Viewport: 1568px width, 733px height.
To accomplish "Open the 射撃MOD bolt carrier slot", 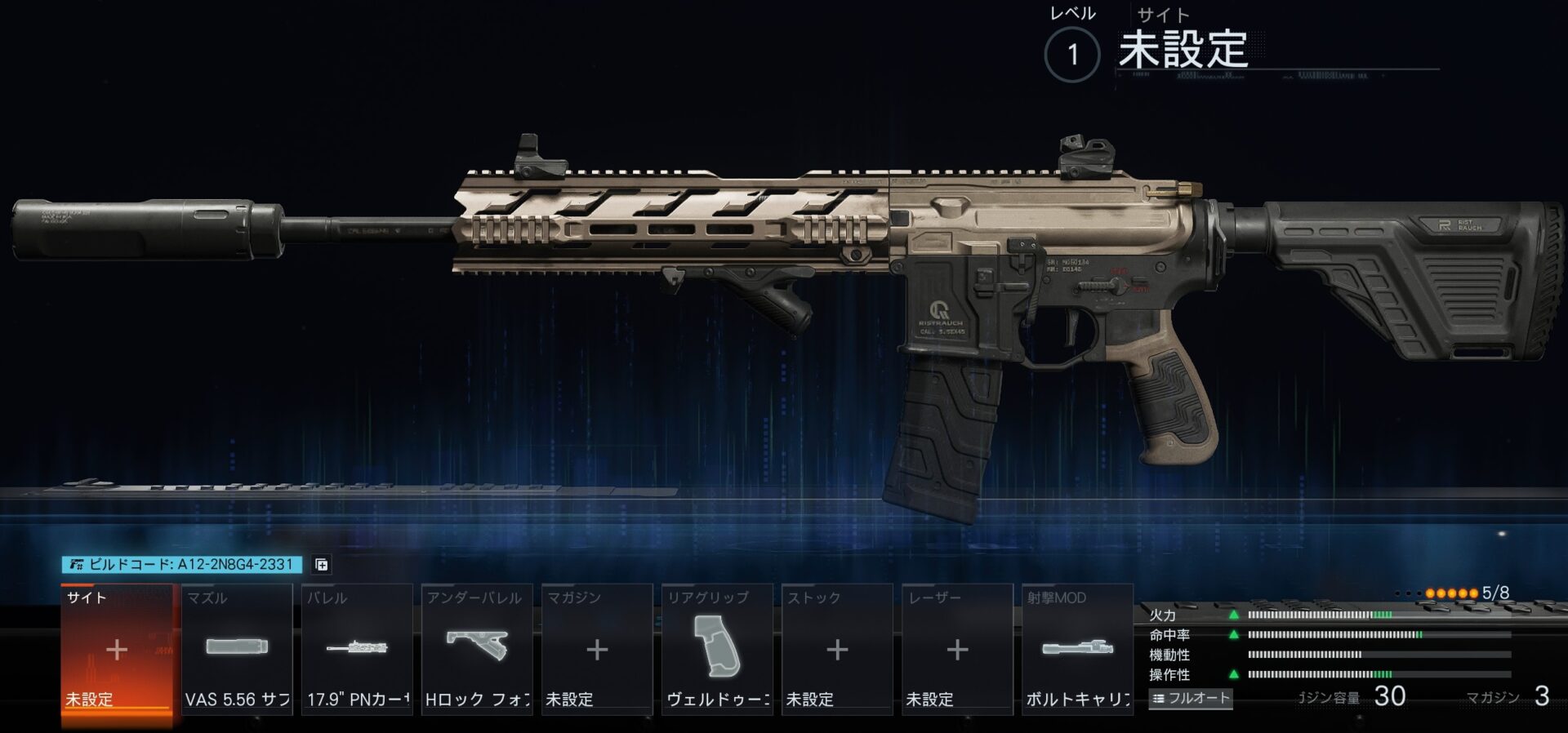I will tap(1077, 651).
